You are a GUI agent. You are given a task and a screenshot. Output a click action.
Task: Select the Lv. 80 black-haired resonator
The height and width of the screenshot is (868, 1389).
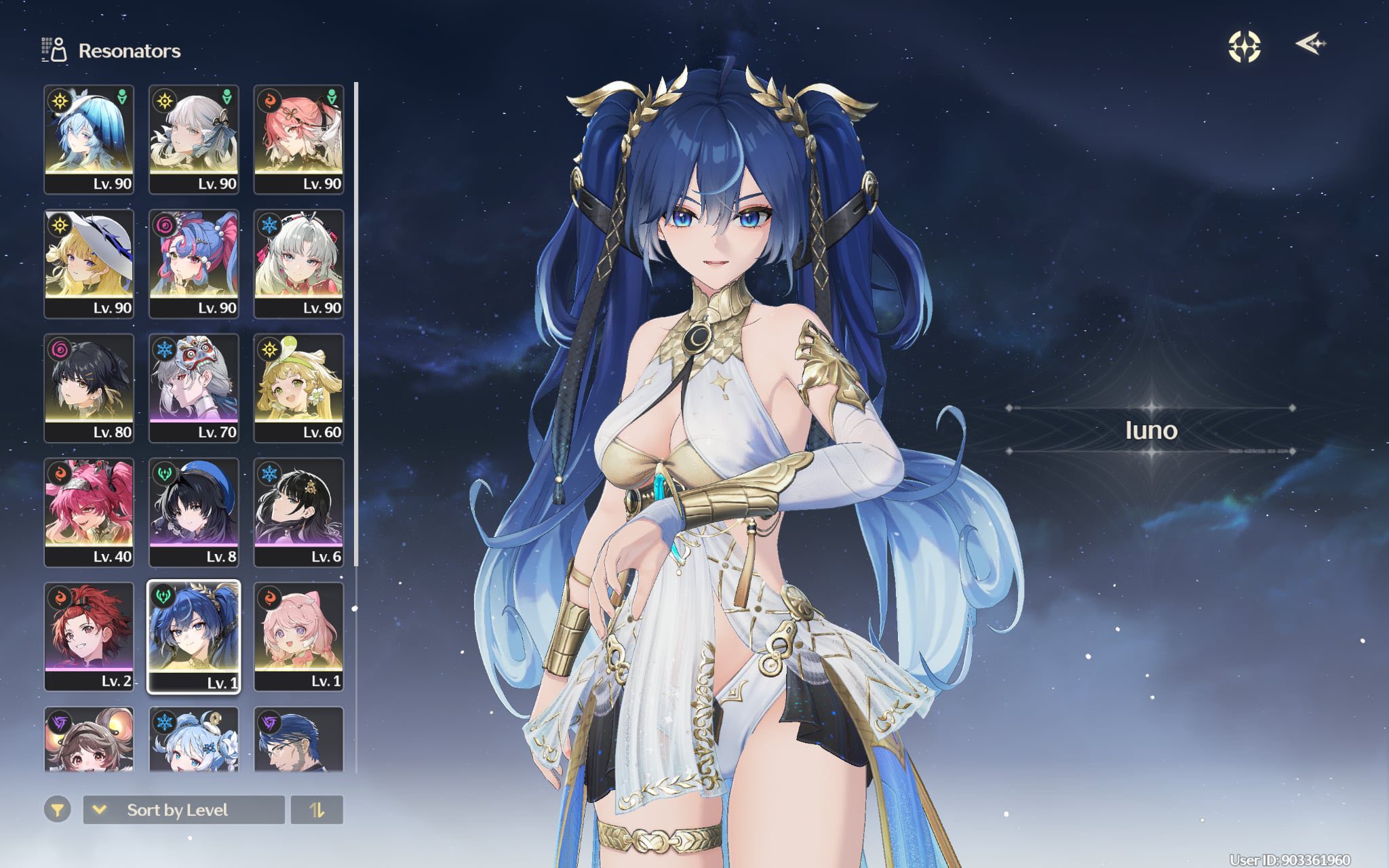point(89,388)
